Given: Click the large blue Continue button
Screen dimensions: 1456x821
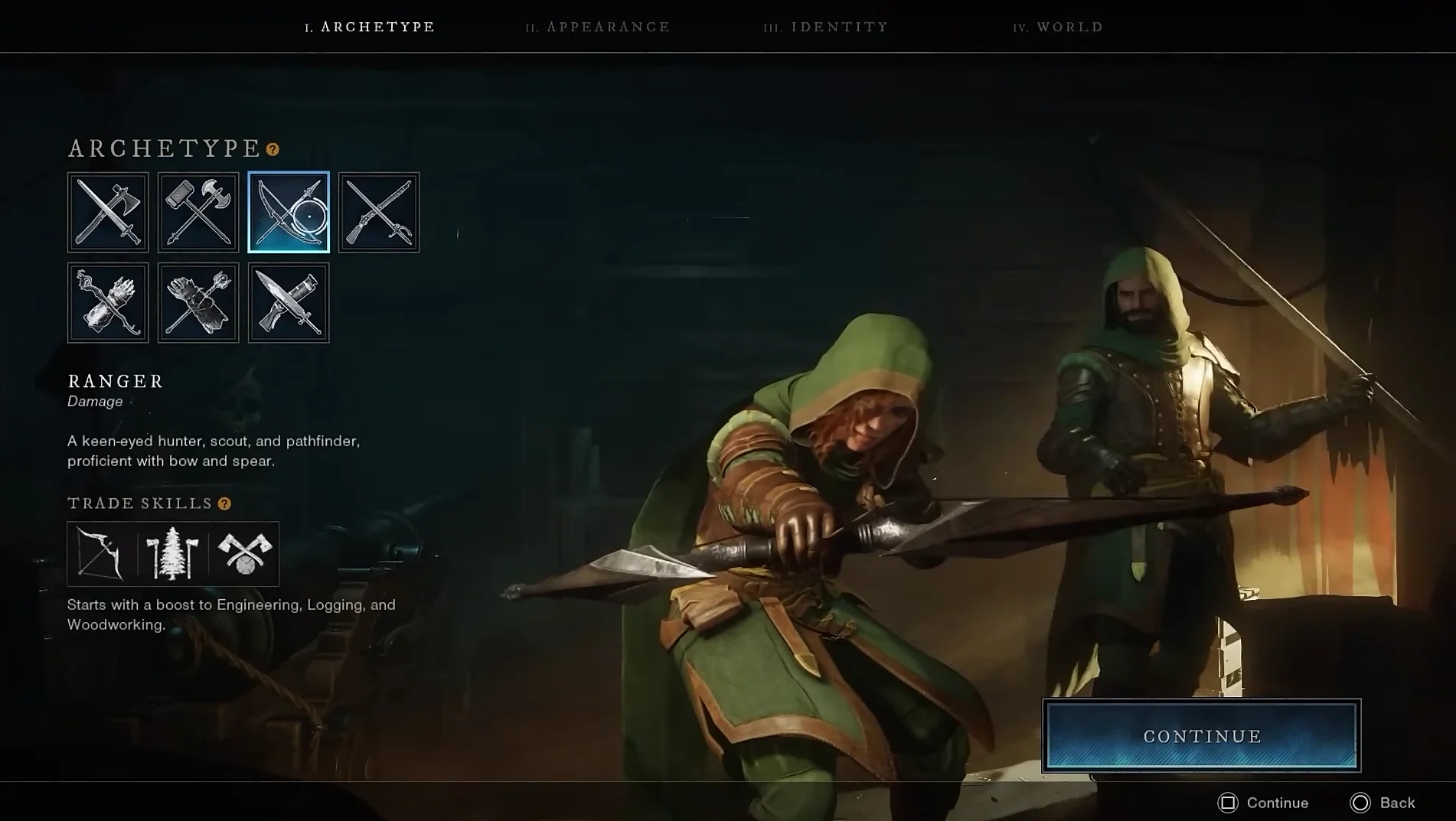Looking at the screenshot, I should 1201,735.
